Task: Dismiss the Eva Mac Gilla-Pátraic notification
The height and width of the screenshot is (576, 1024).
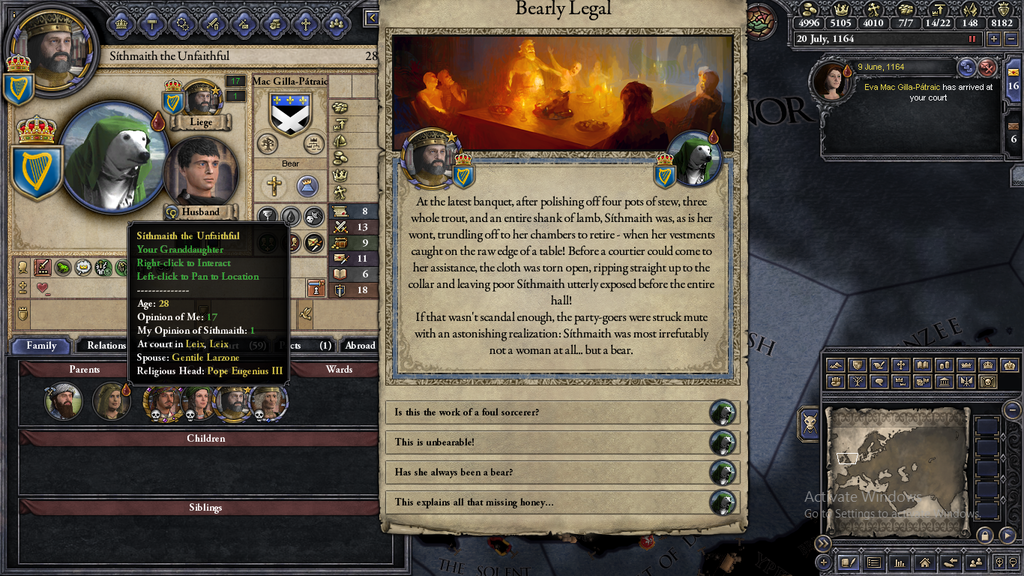Action: (988, 67)
